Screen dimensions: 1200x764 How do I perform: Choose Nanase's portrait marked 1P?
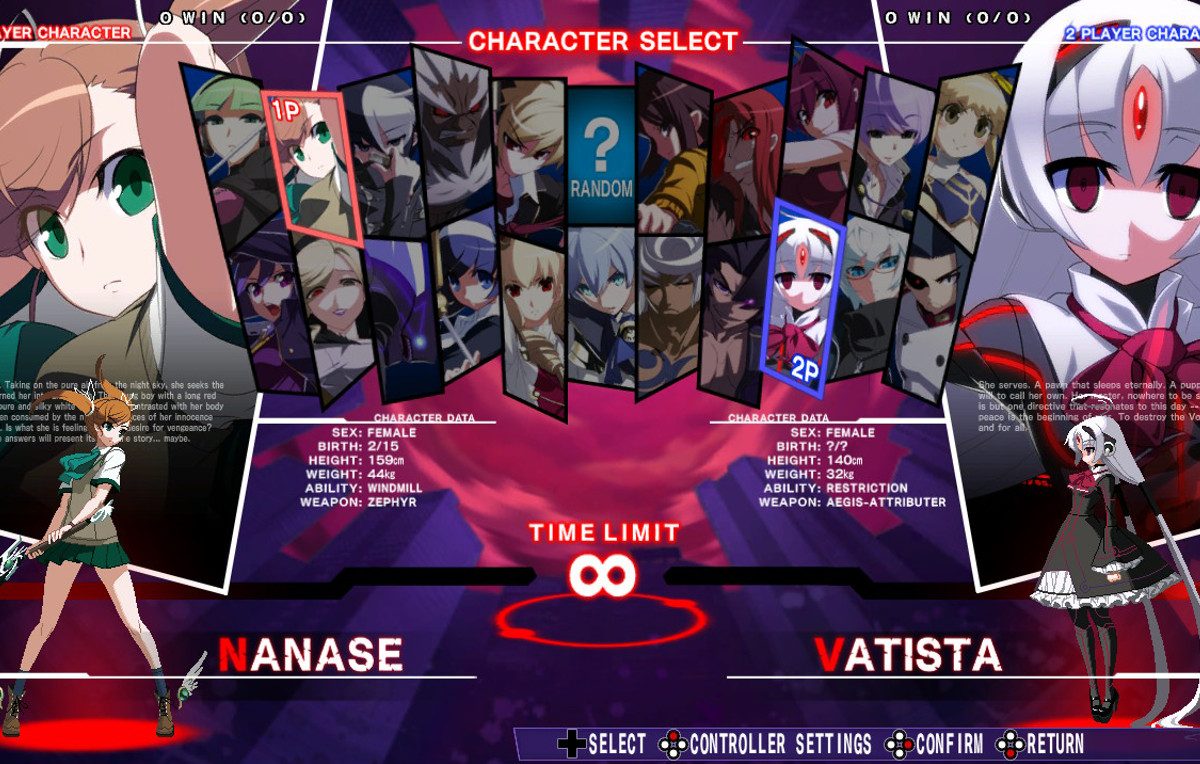click(x=313, y=165)
